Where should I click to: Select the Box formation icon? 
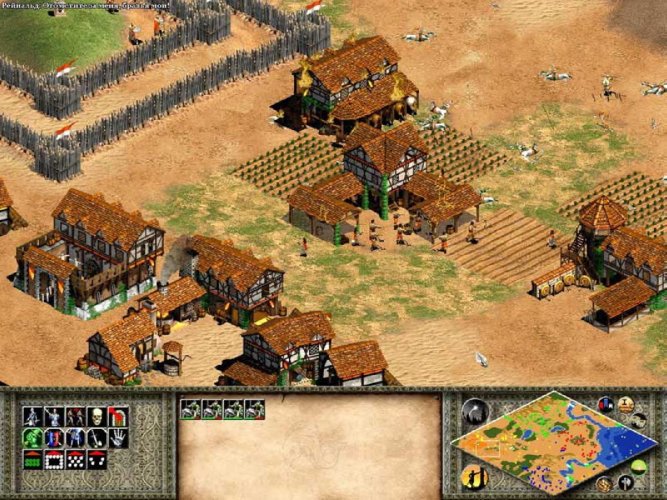(x=54, y=459)
